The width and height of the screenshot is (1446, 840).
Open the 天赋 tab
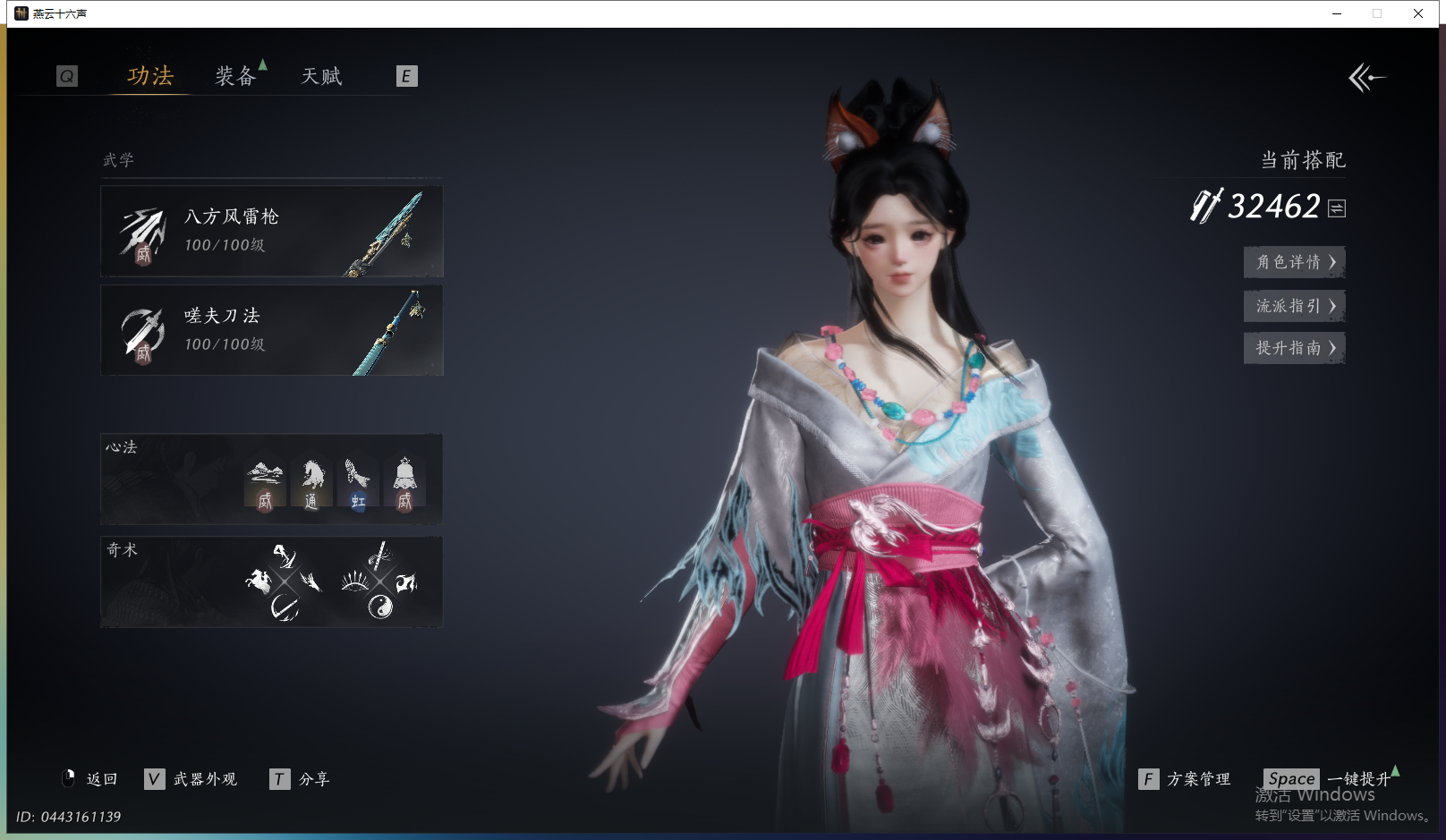pos(321,77)
